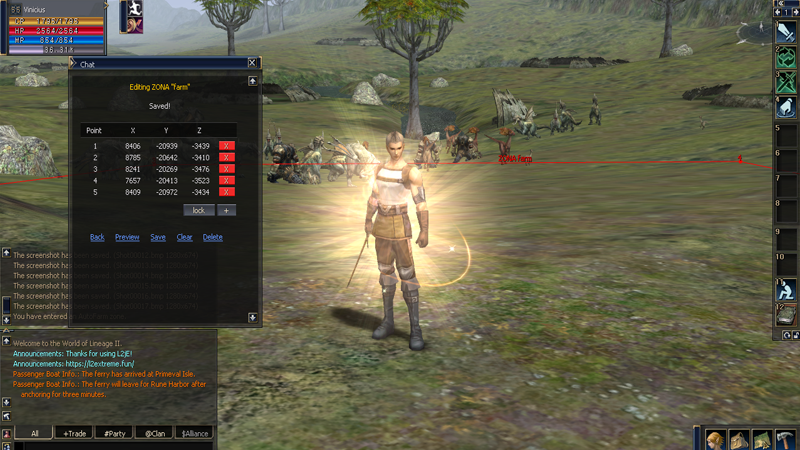Use the sitting figure action in slot 11

coord(787,290)
